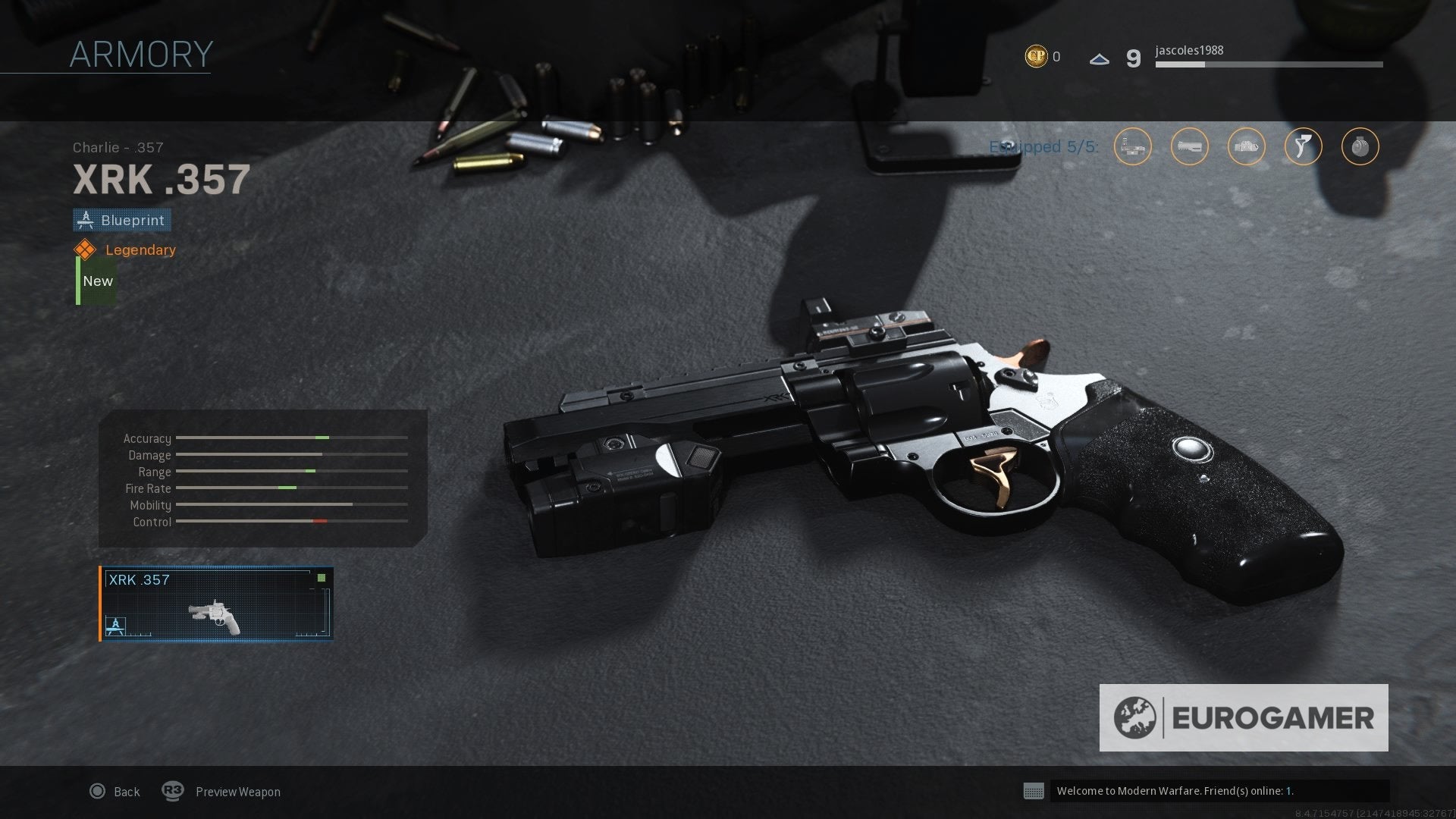Select the XRK .357 blueprint card

click(217, 604)
